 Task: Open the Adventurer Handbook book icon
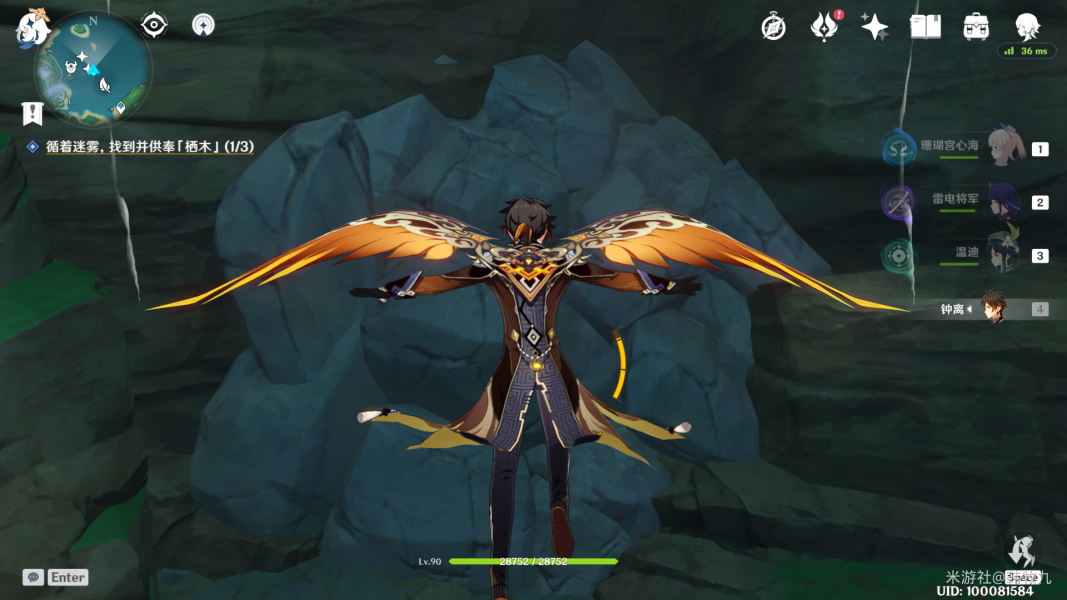[925, 27]
